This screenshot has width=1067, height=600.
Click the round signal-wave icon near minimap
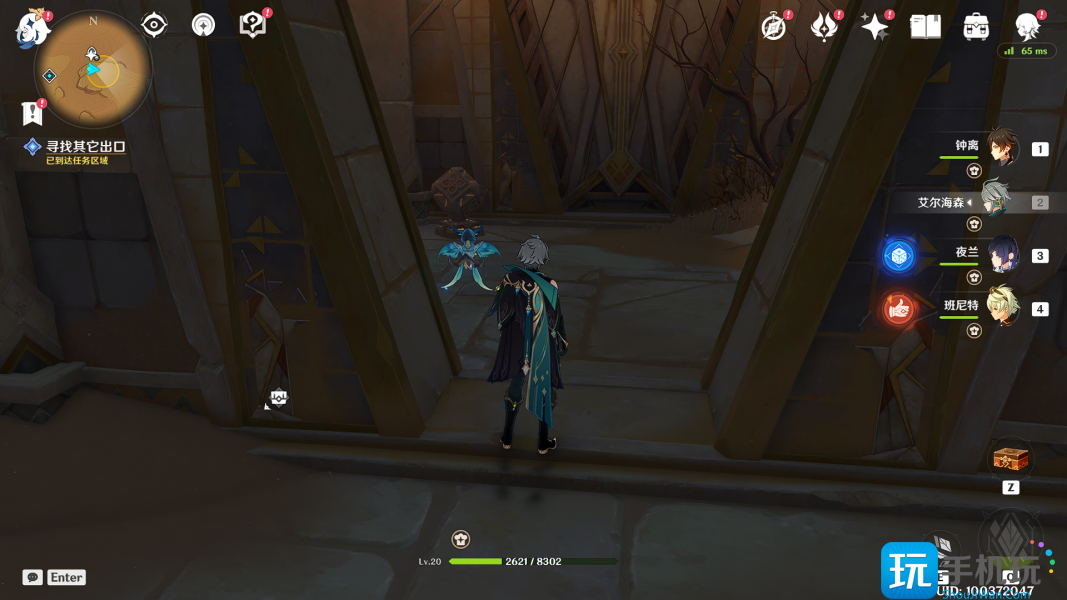(203, 25)
